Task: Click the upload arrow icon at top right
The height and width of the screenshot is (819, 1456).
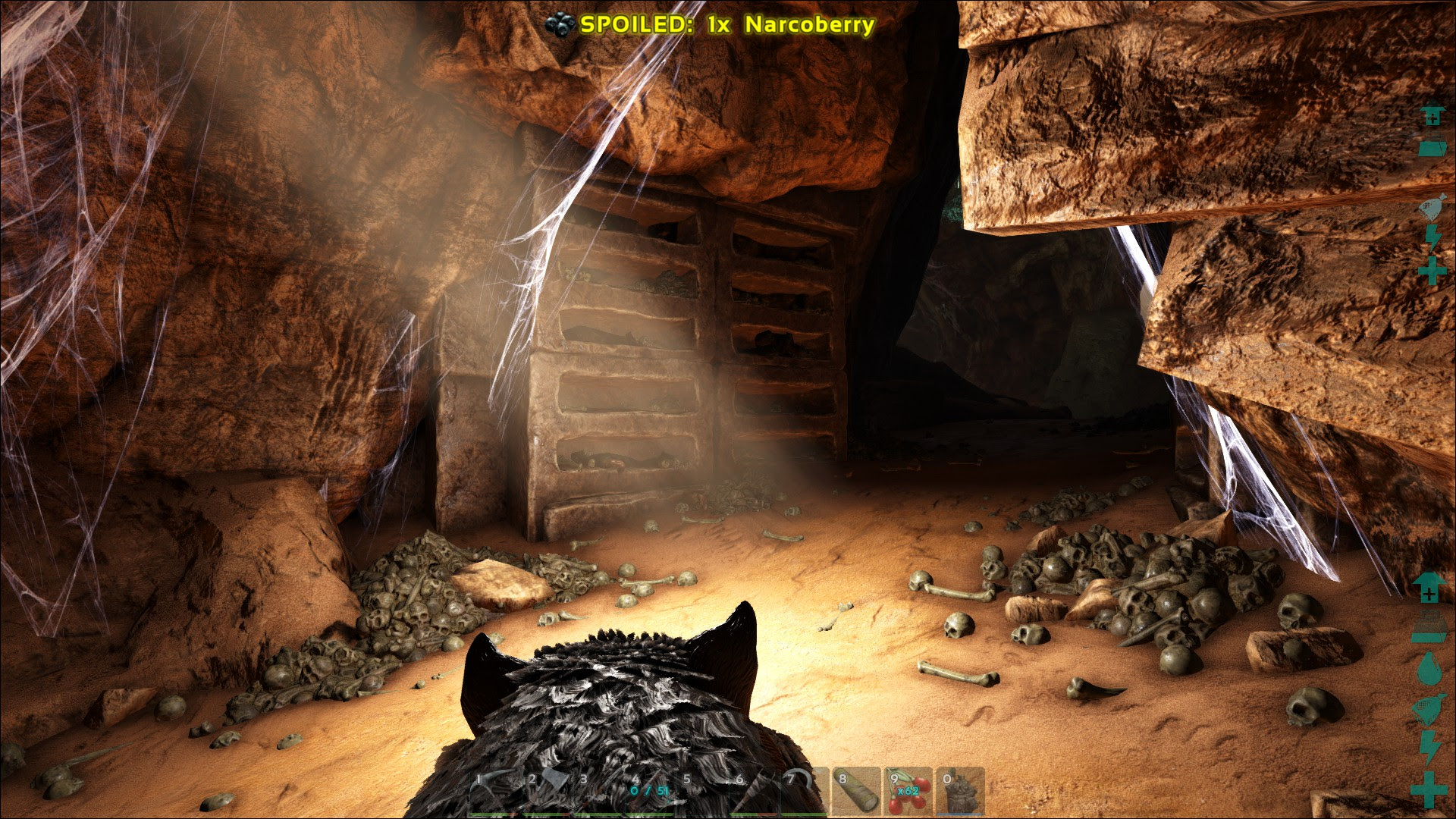Action: click(1432, 118)
